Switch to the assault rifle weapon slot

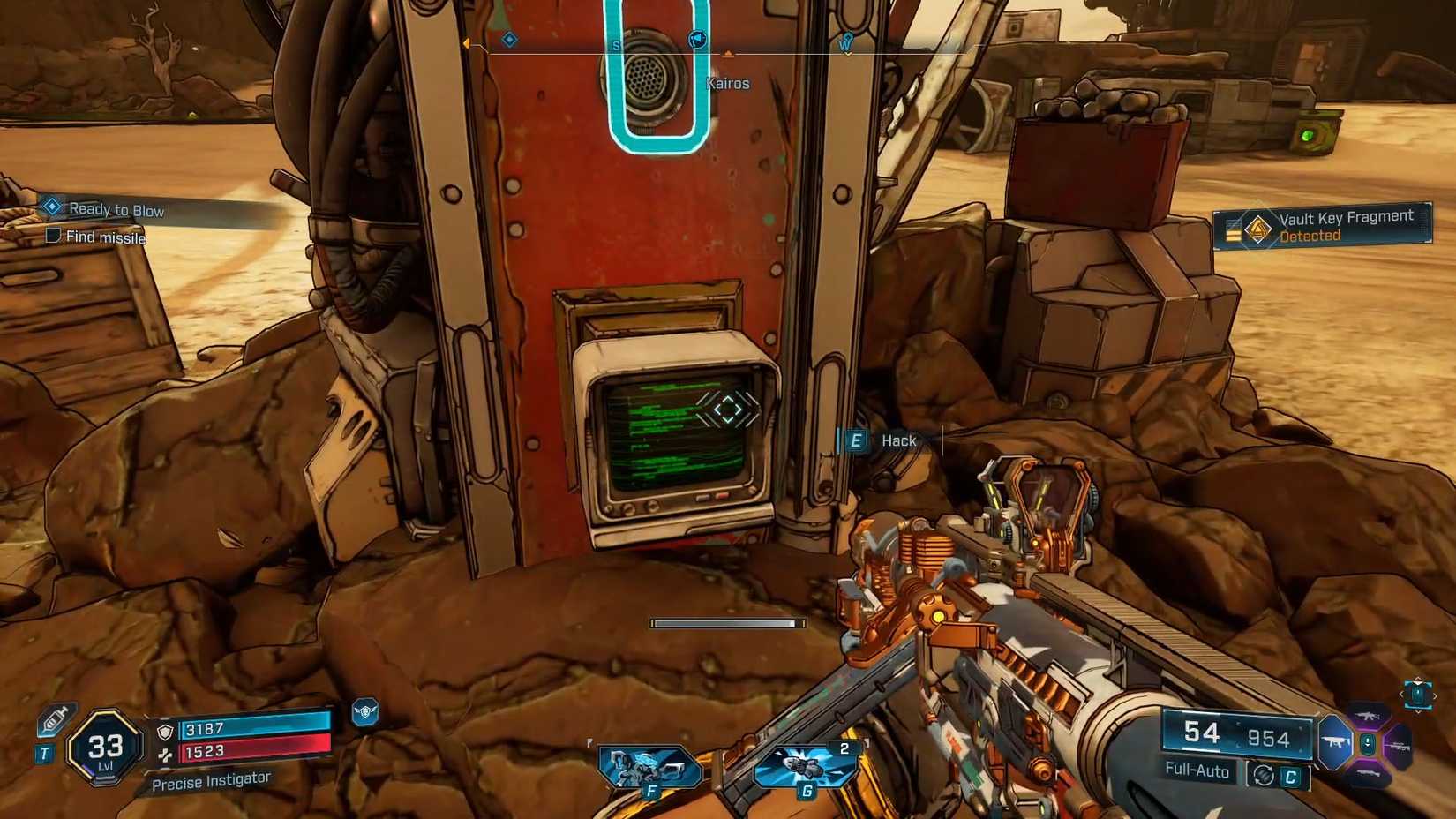[x=1368, y=716]
